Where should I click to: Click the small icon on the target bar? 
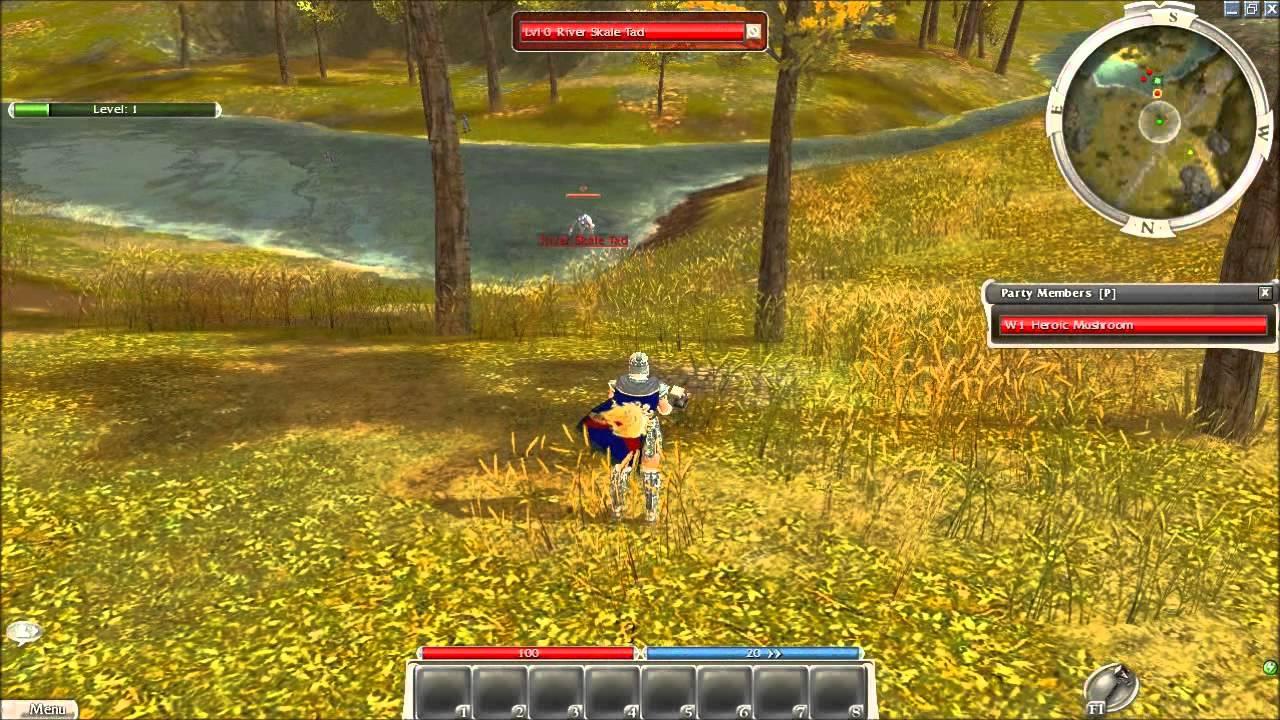[x=753, y=32]
